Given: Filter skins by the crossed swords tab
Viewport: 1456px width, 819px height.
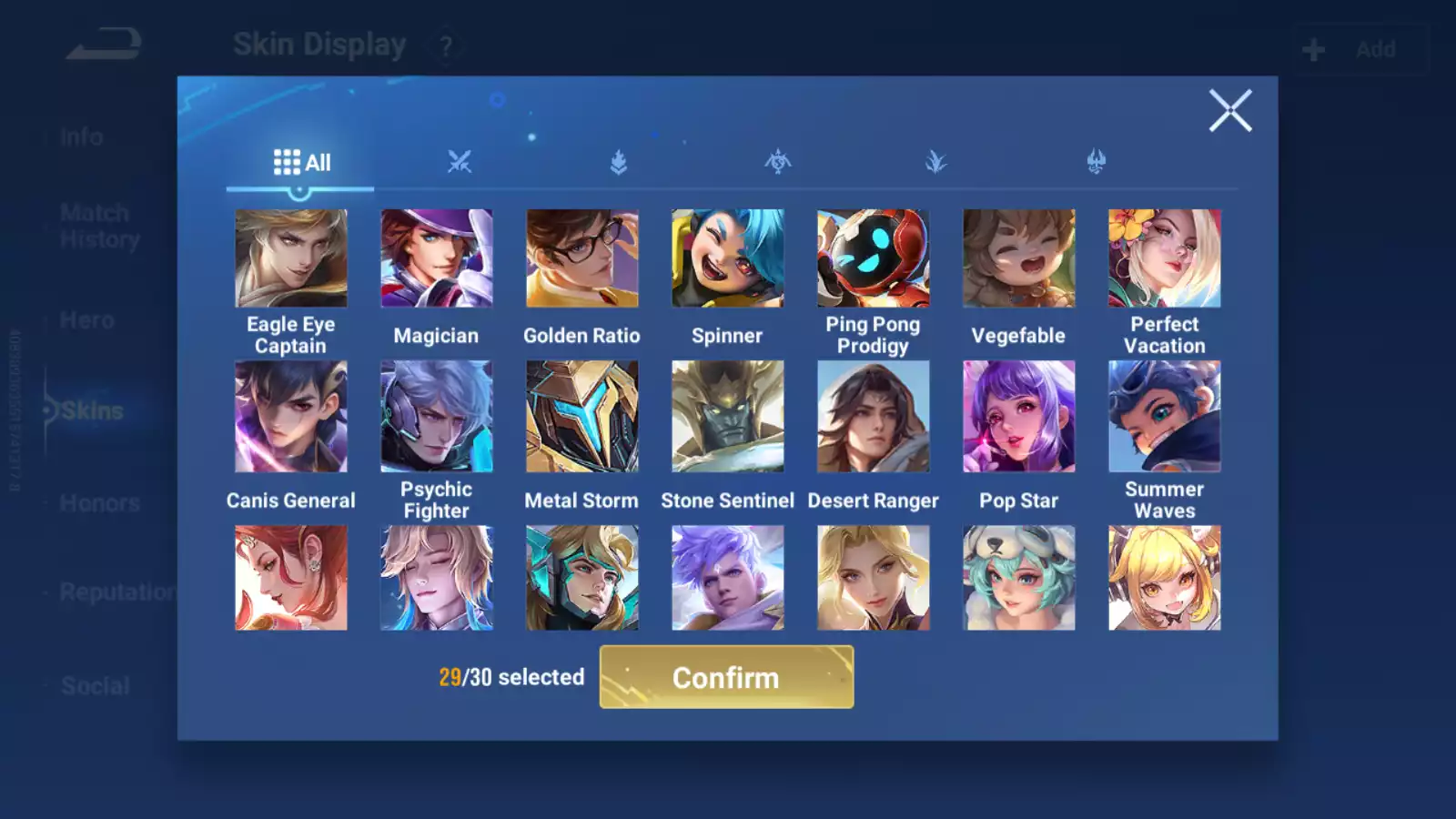Looking at the screenshot, I should pos(460,163).
